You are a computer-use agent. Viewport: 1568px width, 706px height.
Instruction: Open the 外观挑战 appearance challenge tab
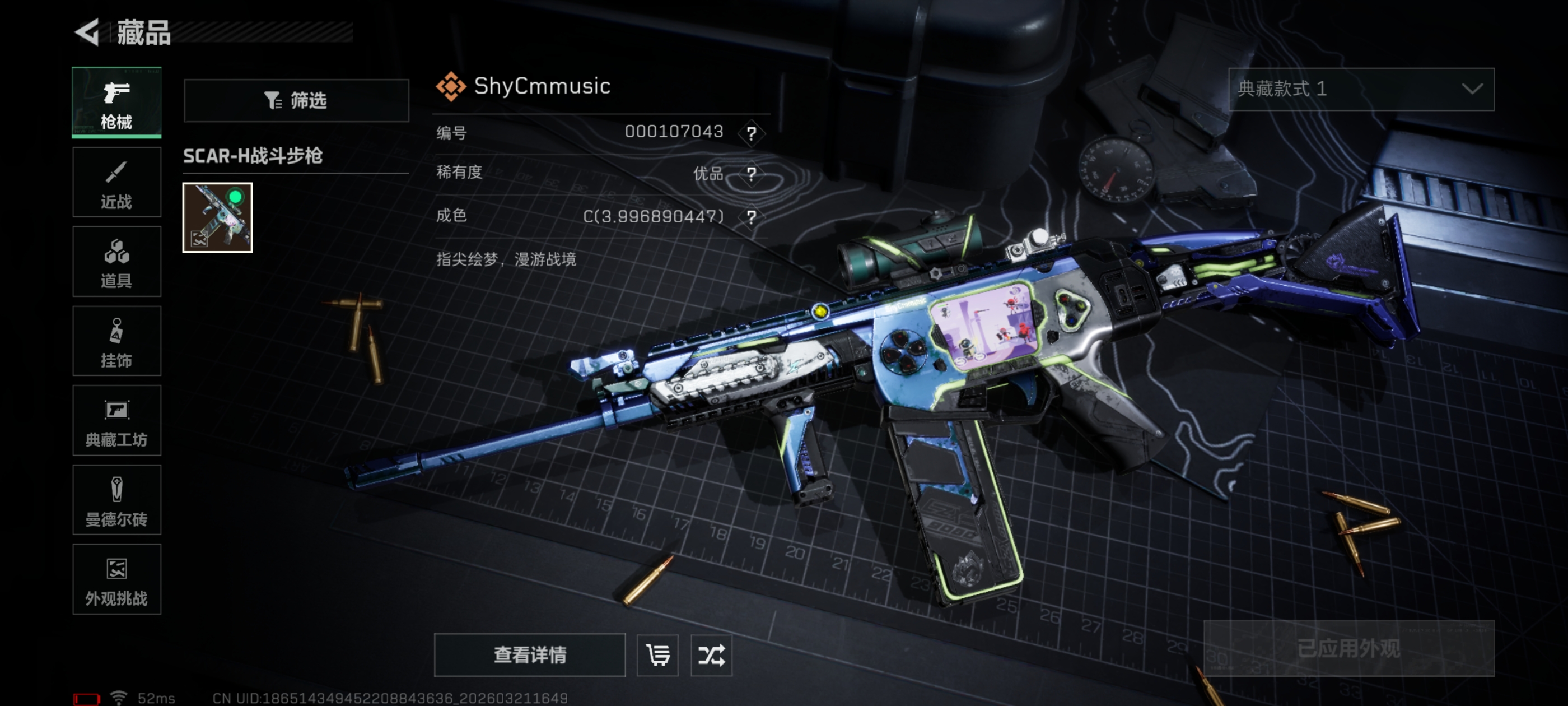pyautogui.click(x=116, y=579)
